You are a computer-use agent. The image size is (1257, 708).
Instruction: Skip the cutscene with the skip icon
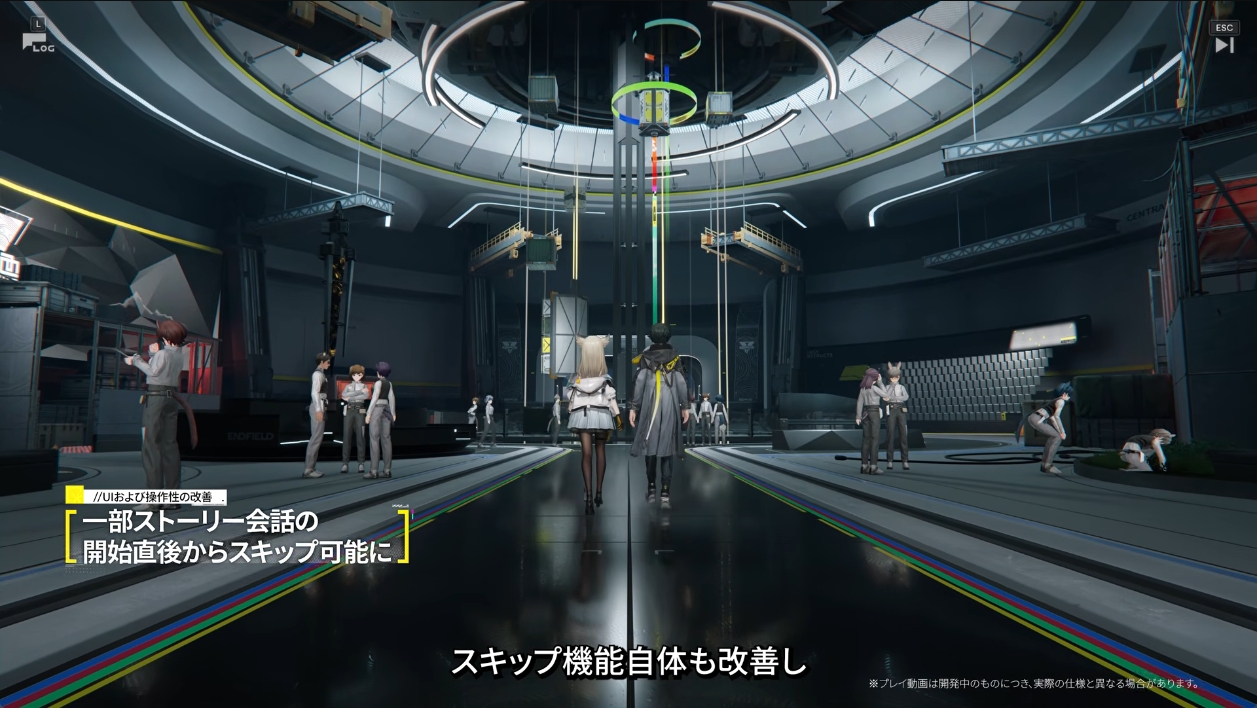[1224, 44]
